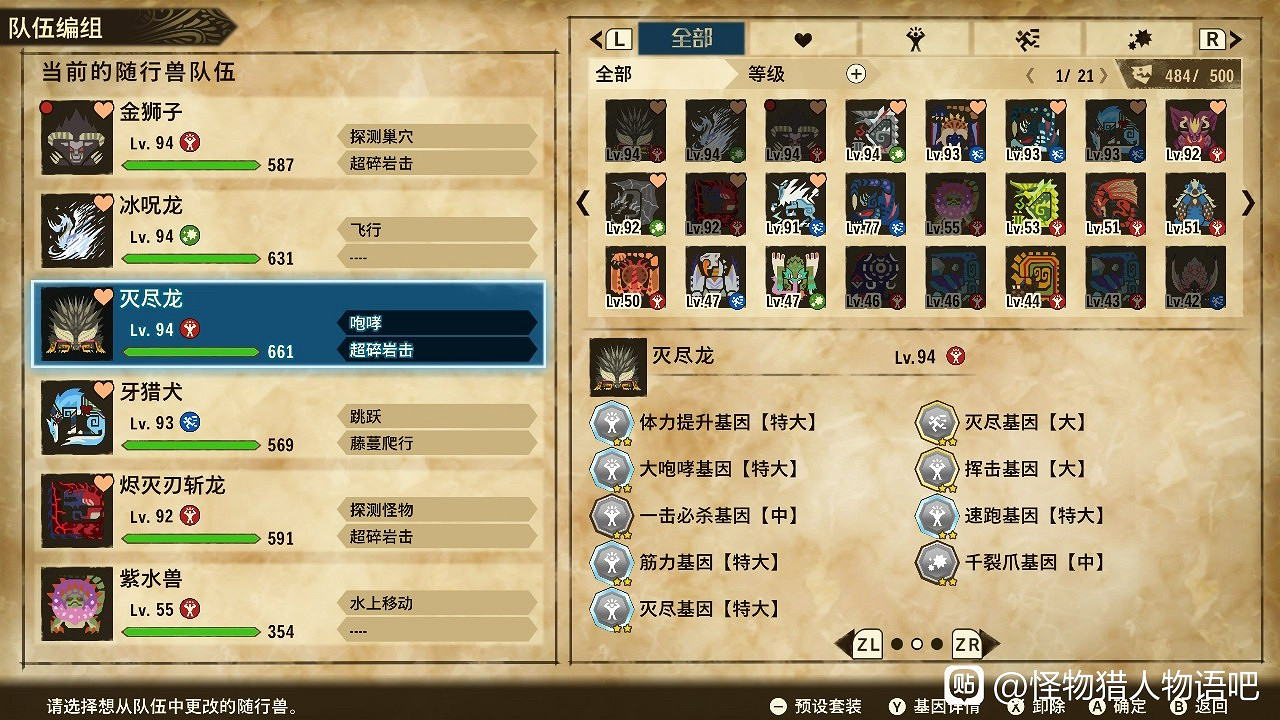Go to next page with right chevron
This screenshot has width=1280, height=720.
[1246, 203]
